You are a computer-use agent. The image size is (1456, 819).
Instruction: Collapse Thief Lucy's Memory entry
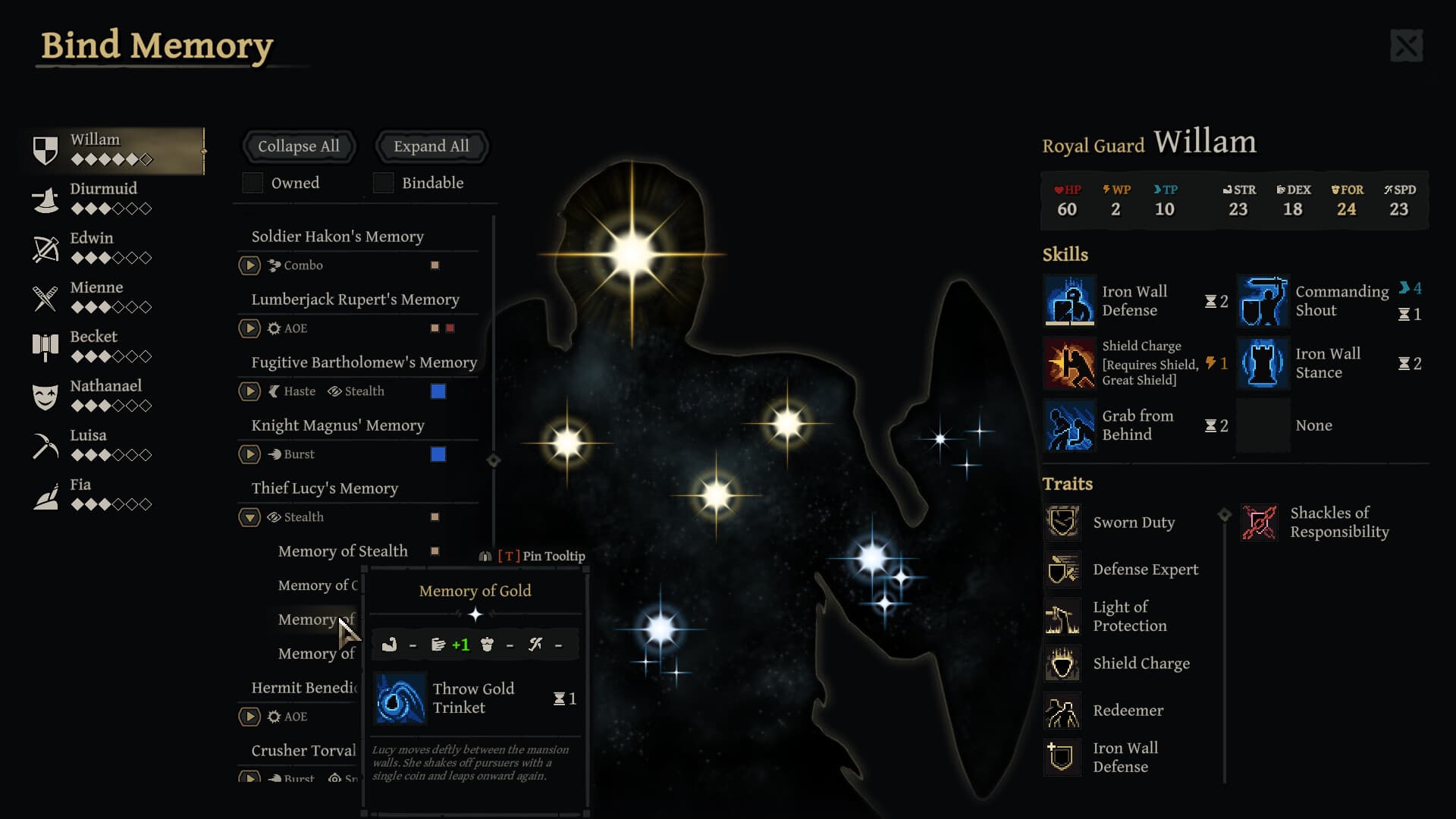(x=249, y=517)
